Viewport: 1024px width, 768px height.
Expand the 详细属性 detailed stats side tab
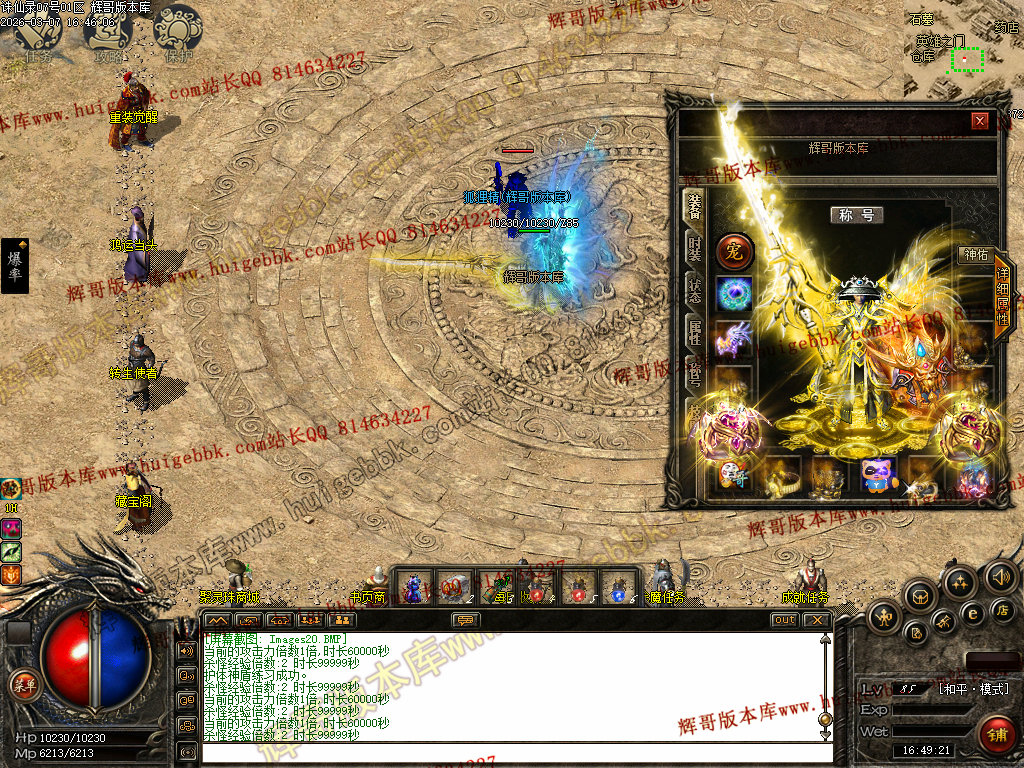(x=1002, y=297)
